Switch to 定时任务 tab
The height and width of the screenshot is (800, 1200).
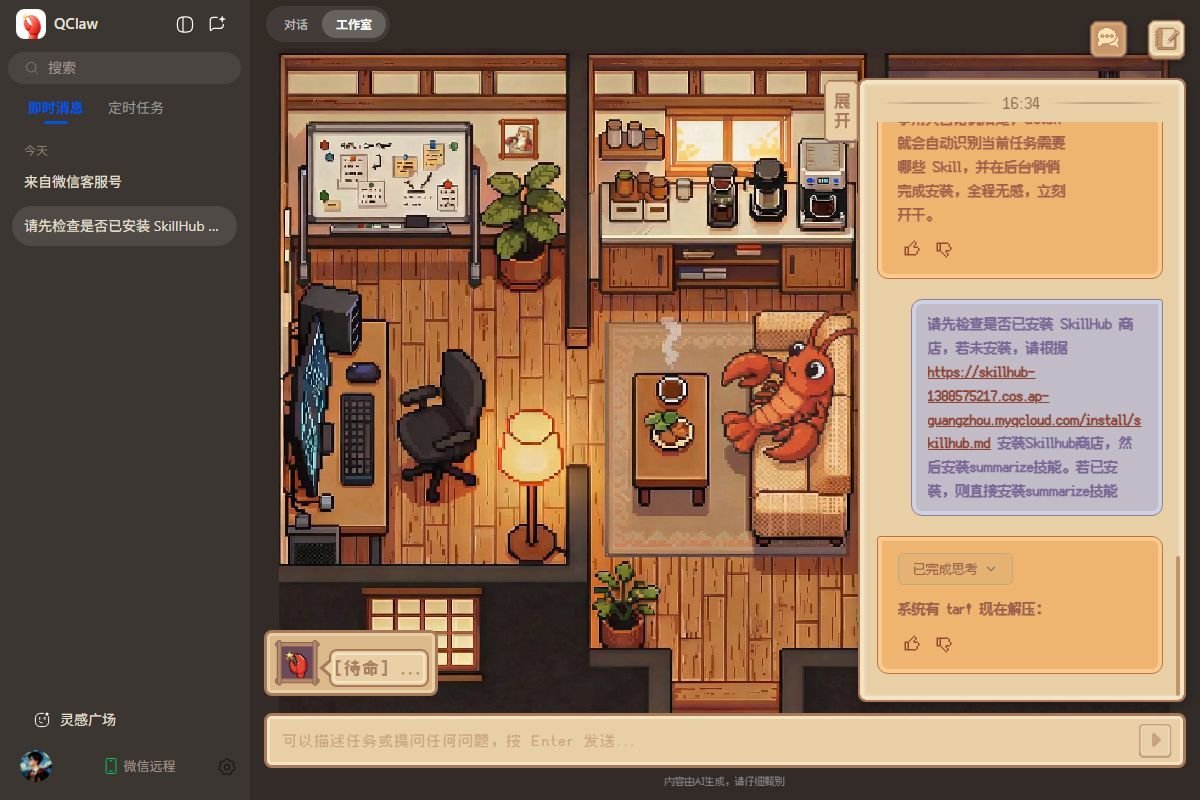point(136,108)
